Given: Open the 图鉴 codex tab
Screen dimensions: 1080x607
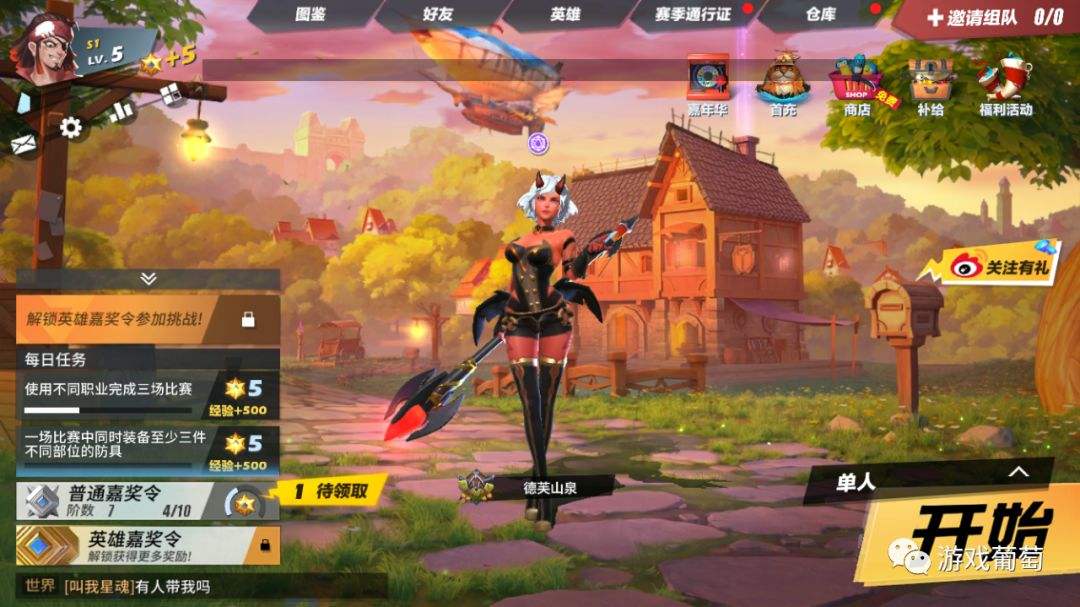Looking at the screenshot, I should 311,15.
